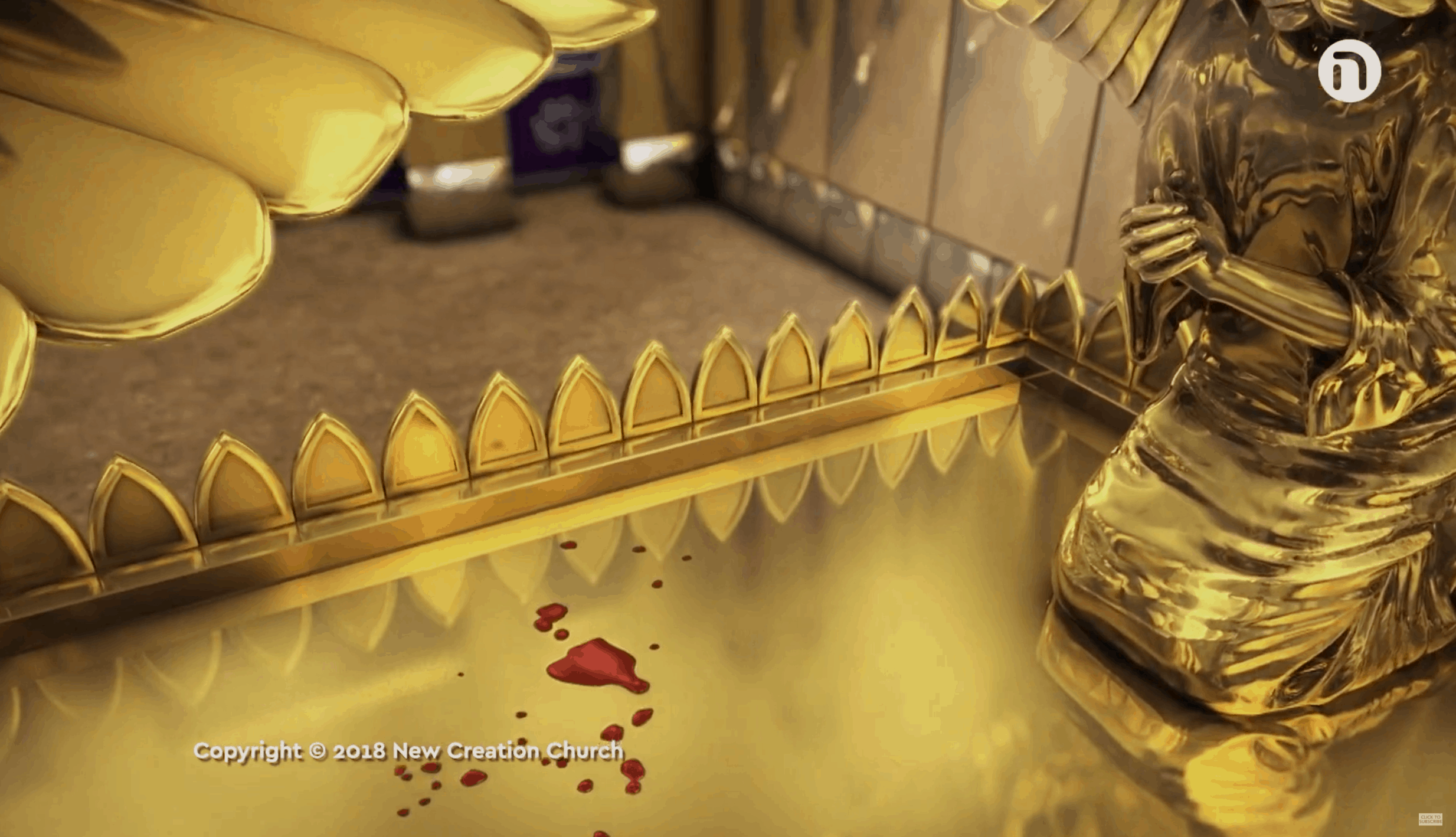Screen dimensions: 1456x837
Task: Open the white circular channel logo
Action: (x=1349, y=71)
